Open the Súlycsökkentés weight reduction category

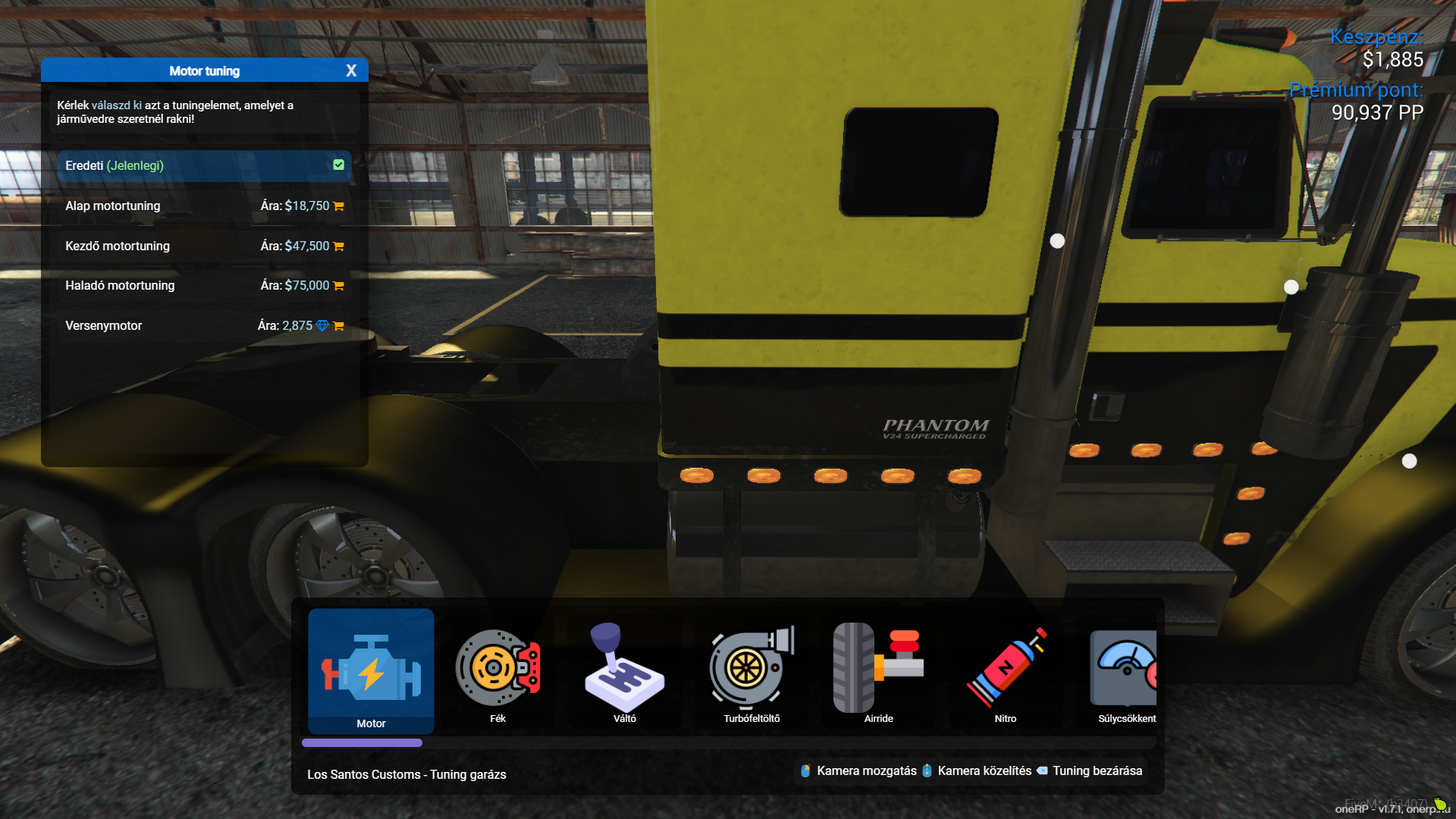pyautogui.click(x=1125, y=671)
